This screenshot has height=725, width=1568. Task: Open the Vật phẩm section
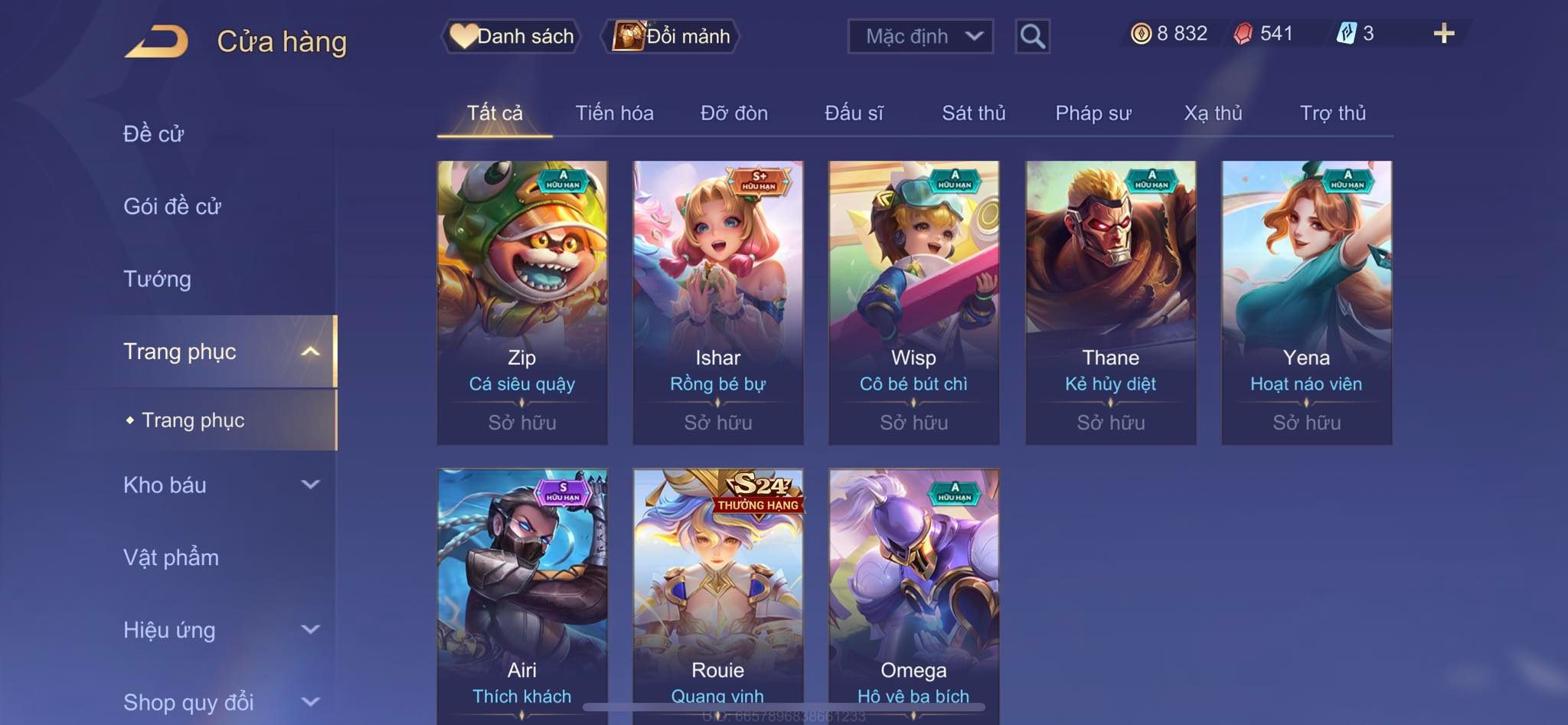click(171, 557)
